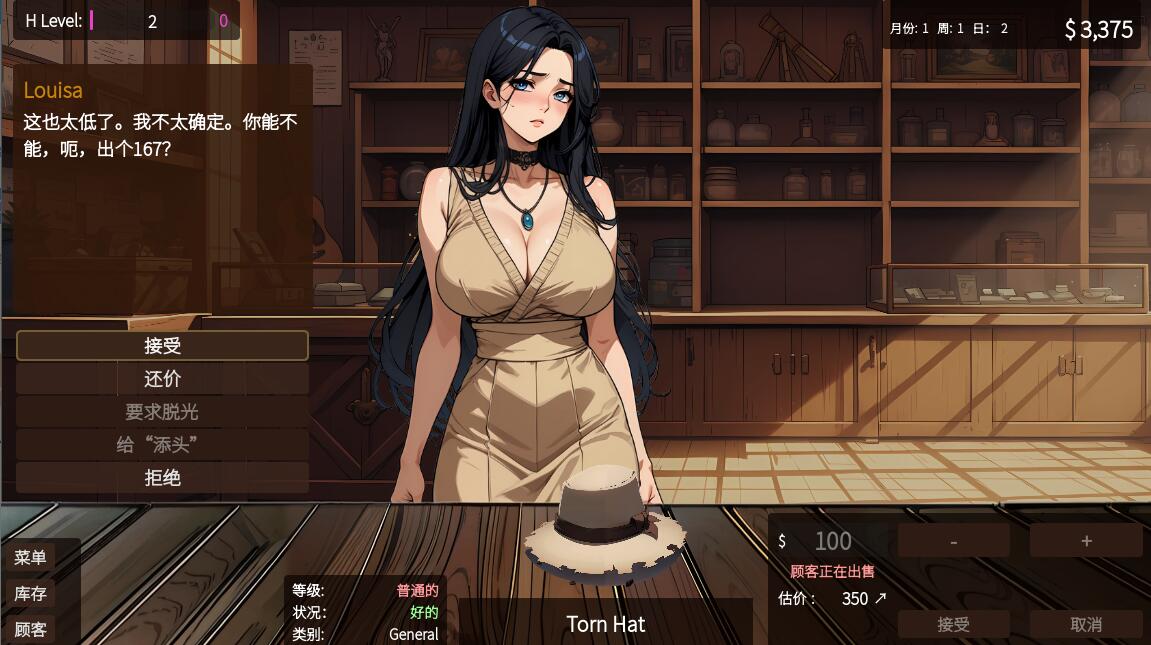
Task: Open the 菜单 menu
Action: point(30,558)
